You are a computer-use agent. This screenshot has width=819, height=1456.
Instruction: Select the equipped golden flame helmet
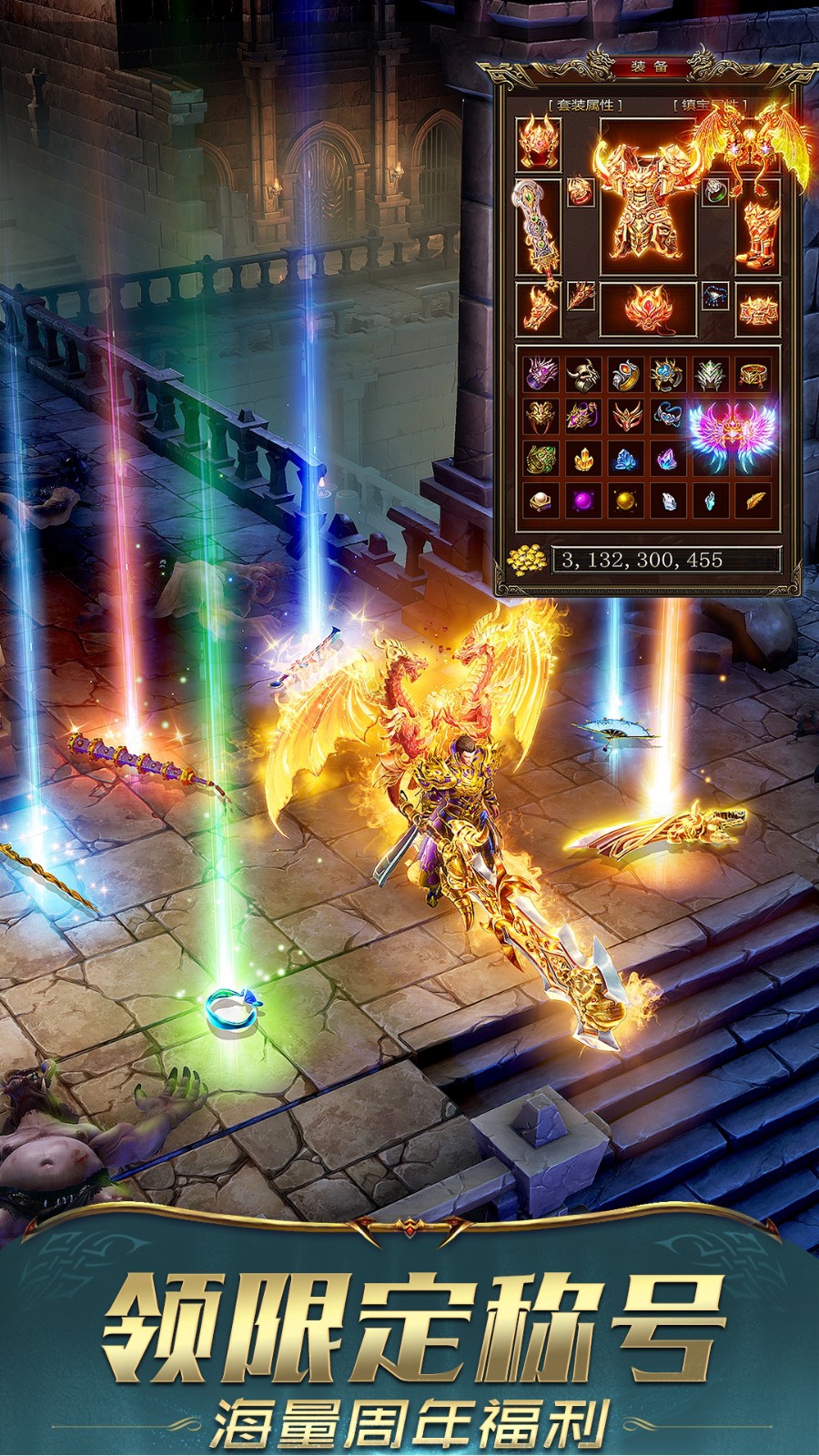click(x=539, y=143)
